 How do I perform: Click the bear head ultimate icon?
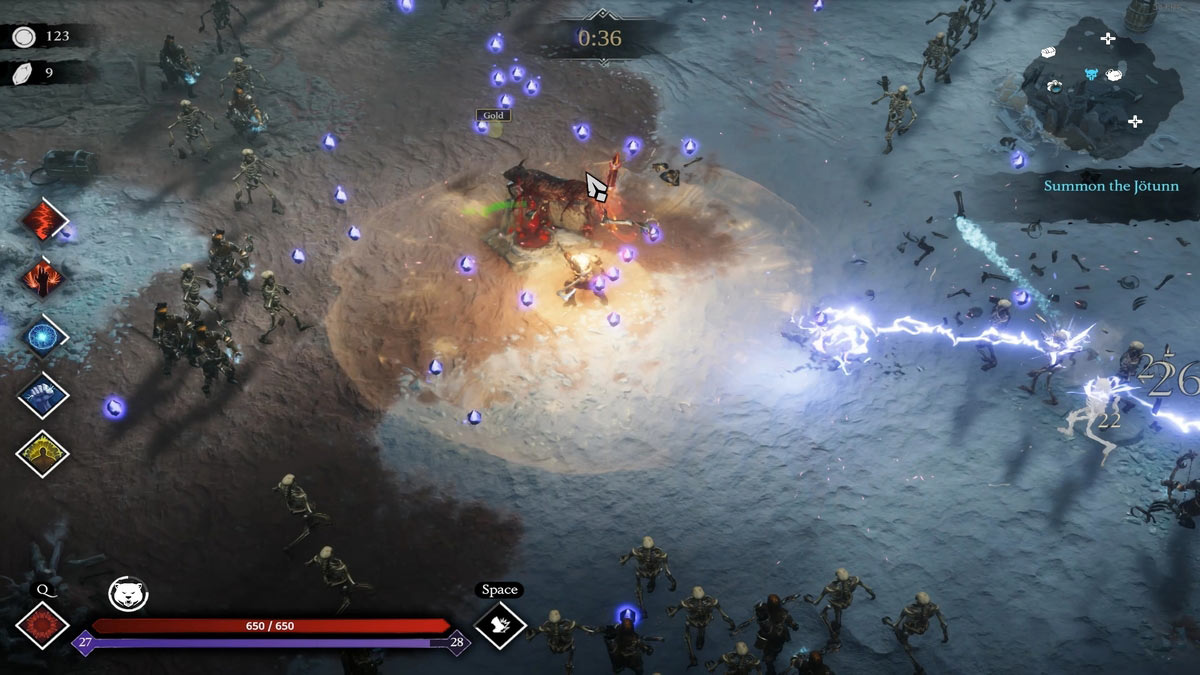(x=128, y=595)
